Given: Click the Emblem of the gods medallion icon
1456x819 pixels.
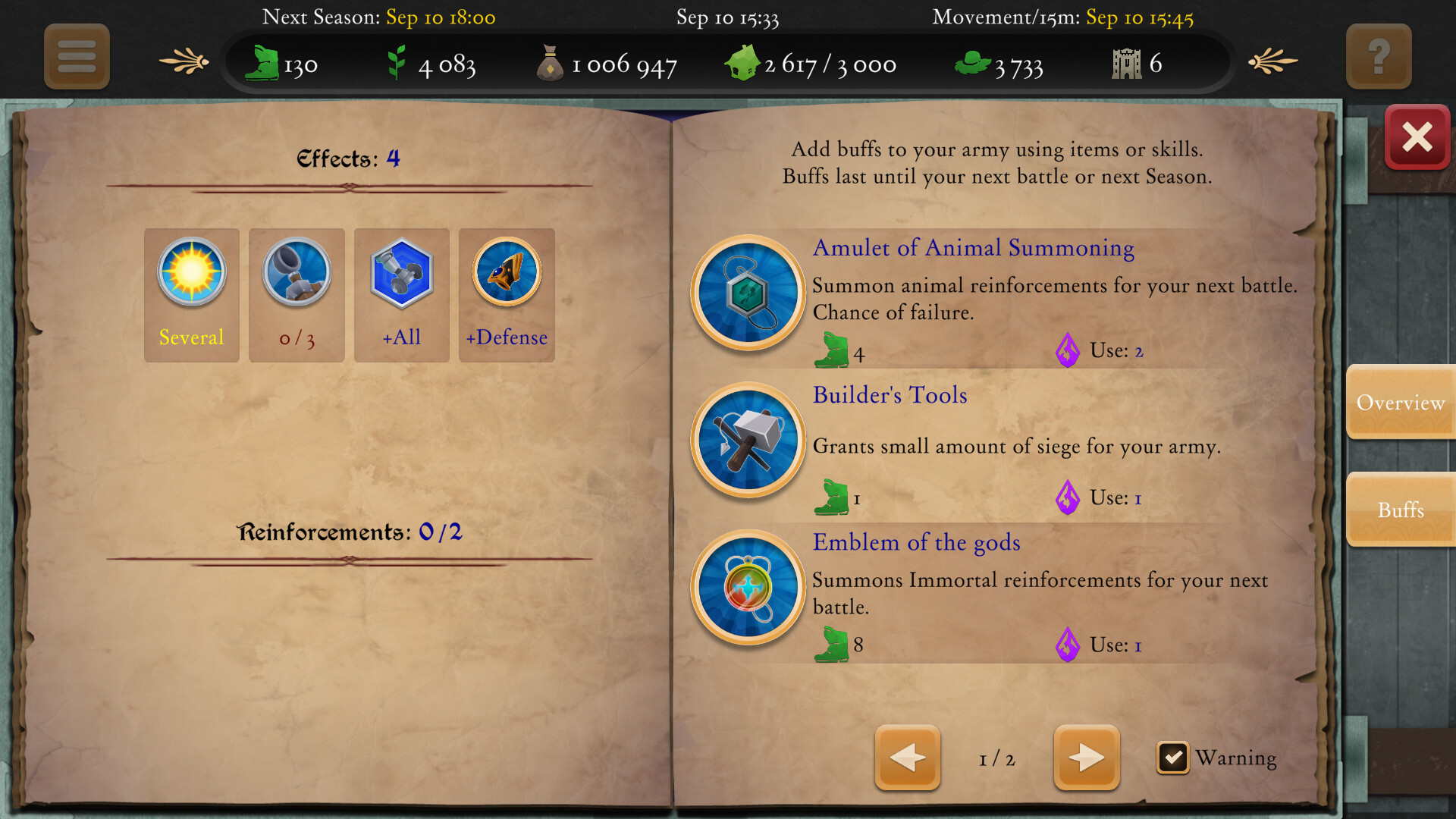Looking at the screenshot, I should pos(747,589).
